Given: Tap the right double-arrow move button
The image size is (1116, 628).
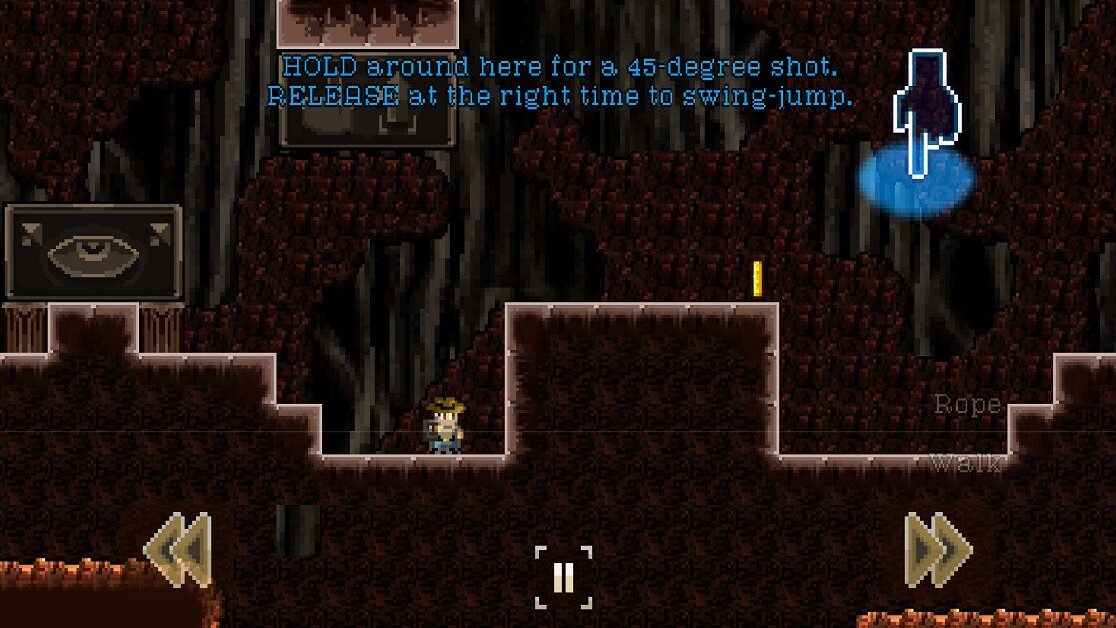Looking at the screenshot, I should click(937, 549).
